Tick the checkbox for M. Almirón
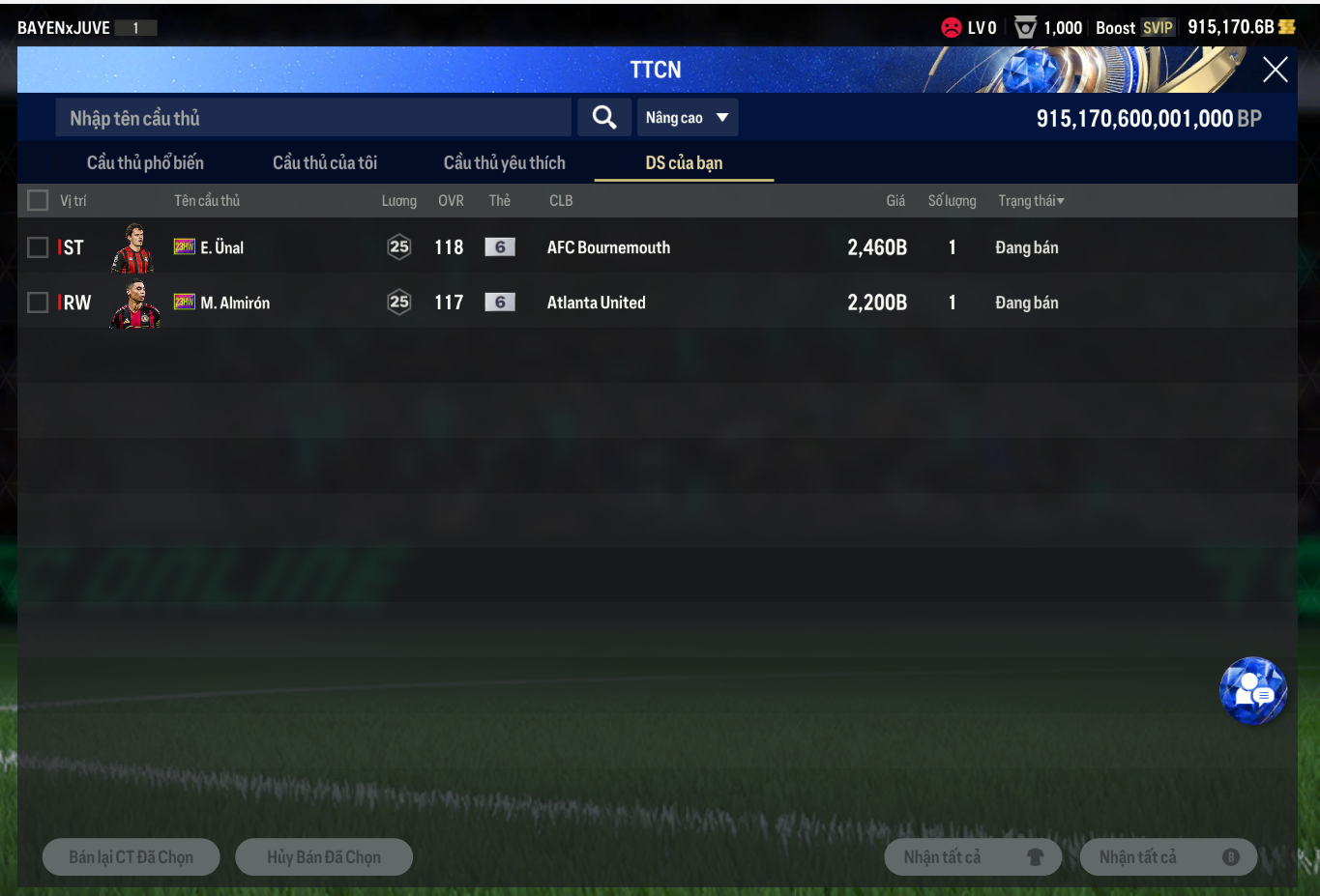The width and height of the screenshot is (1320, 896). coord(38,303)
